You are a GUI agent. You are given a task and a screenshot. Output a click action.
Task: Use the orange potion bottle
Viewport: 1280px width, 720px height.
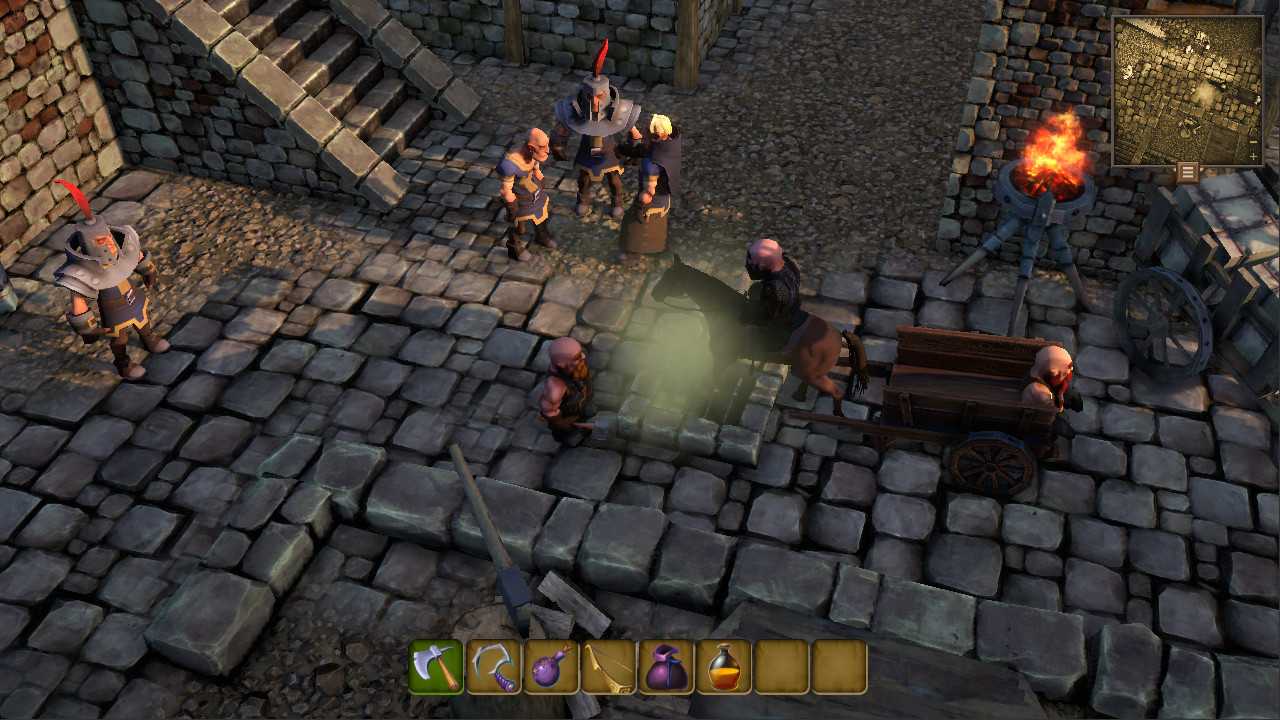[724, 666]
